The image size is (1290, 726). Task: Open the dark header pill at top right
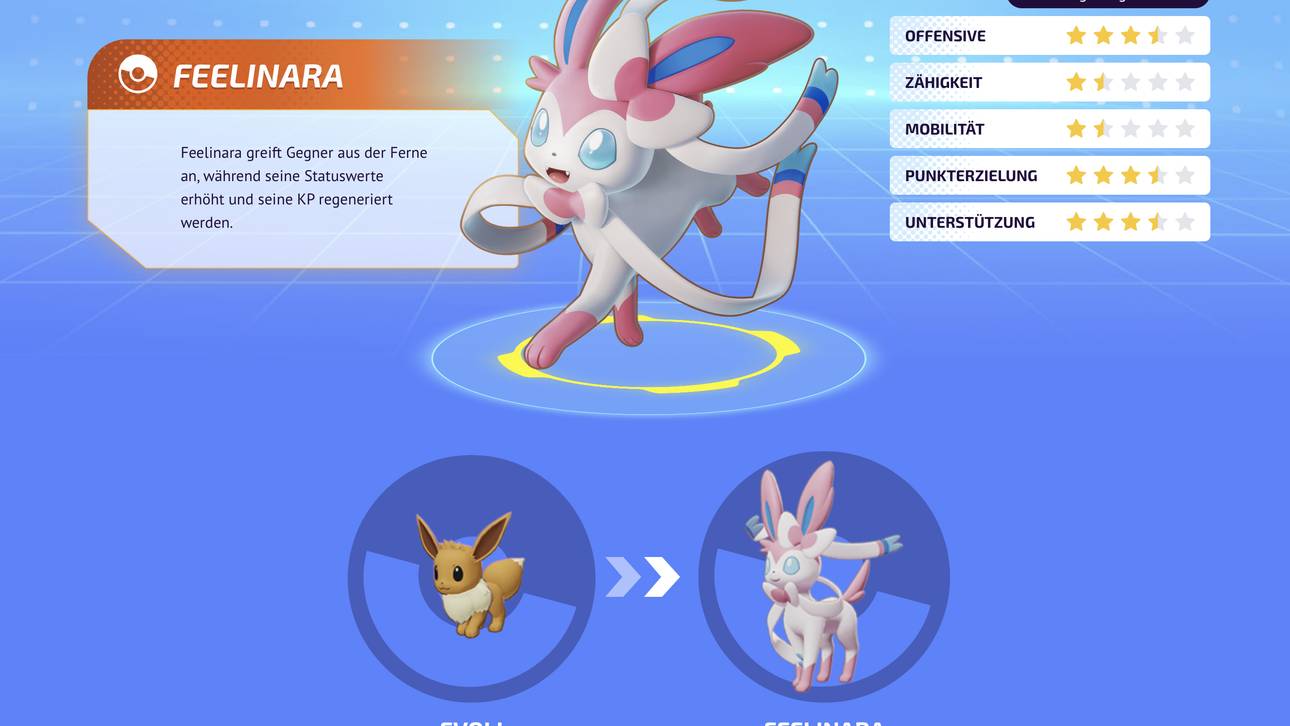[1108, 2]
